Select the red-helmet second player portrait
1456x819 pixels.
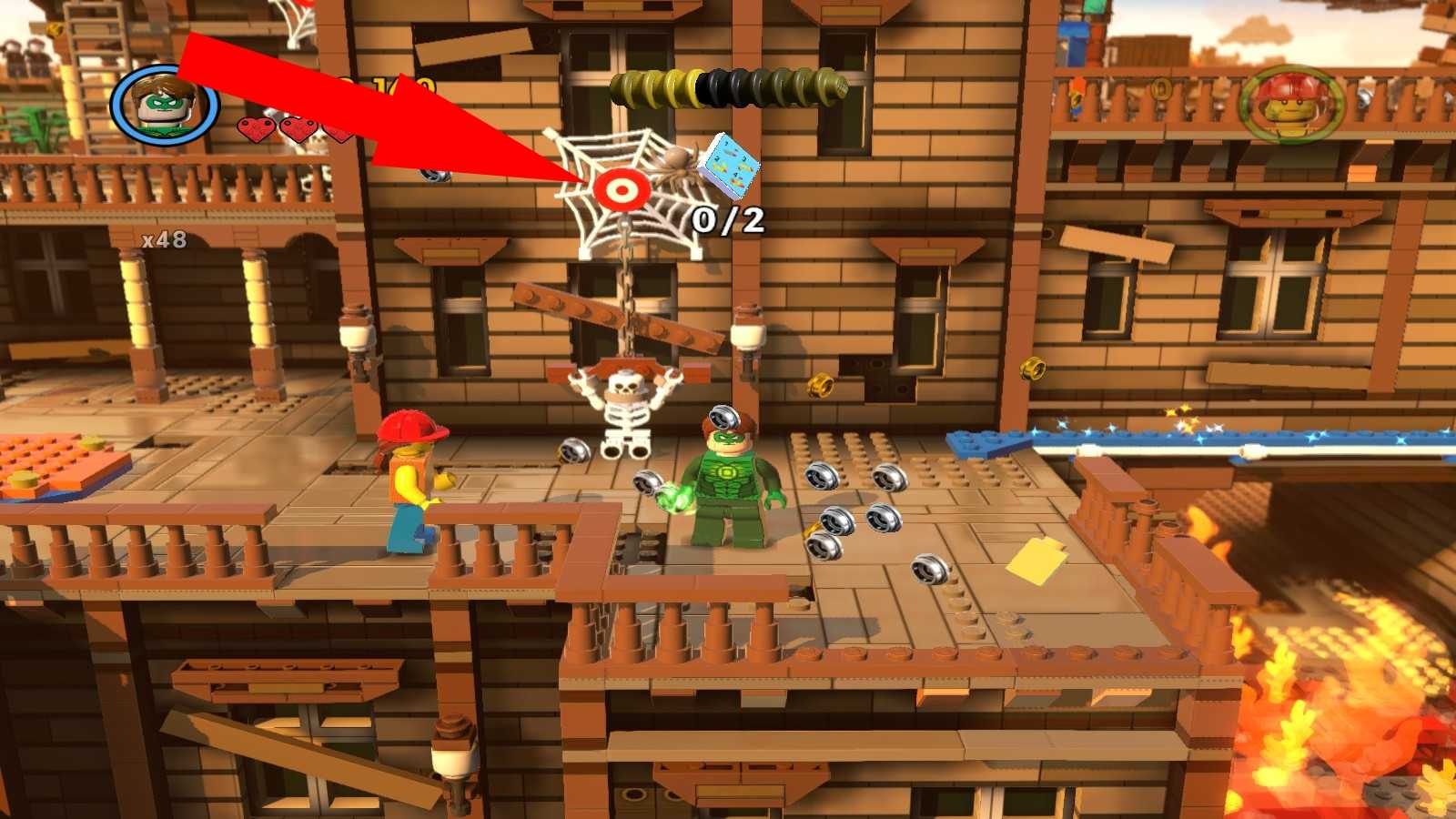pyautogui.click(x=1291, y=105)
